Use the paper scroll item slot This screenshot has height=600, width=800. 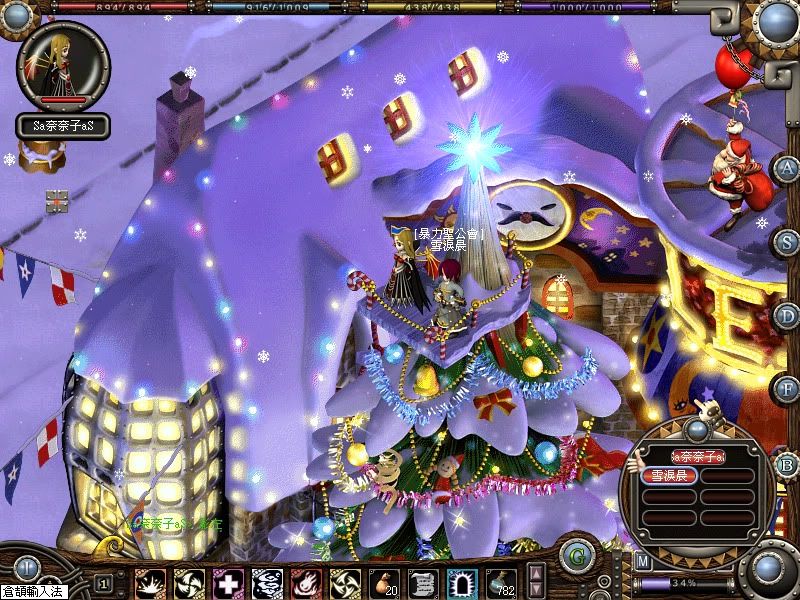(422, 582)
